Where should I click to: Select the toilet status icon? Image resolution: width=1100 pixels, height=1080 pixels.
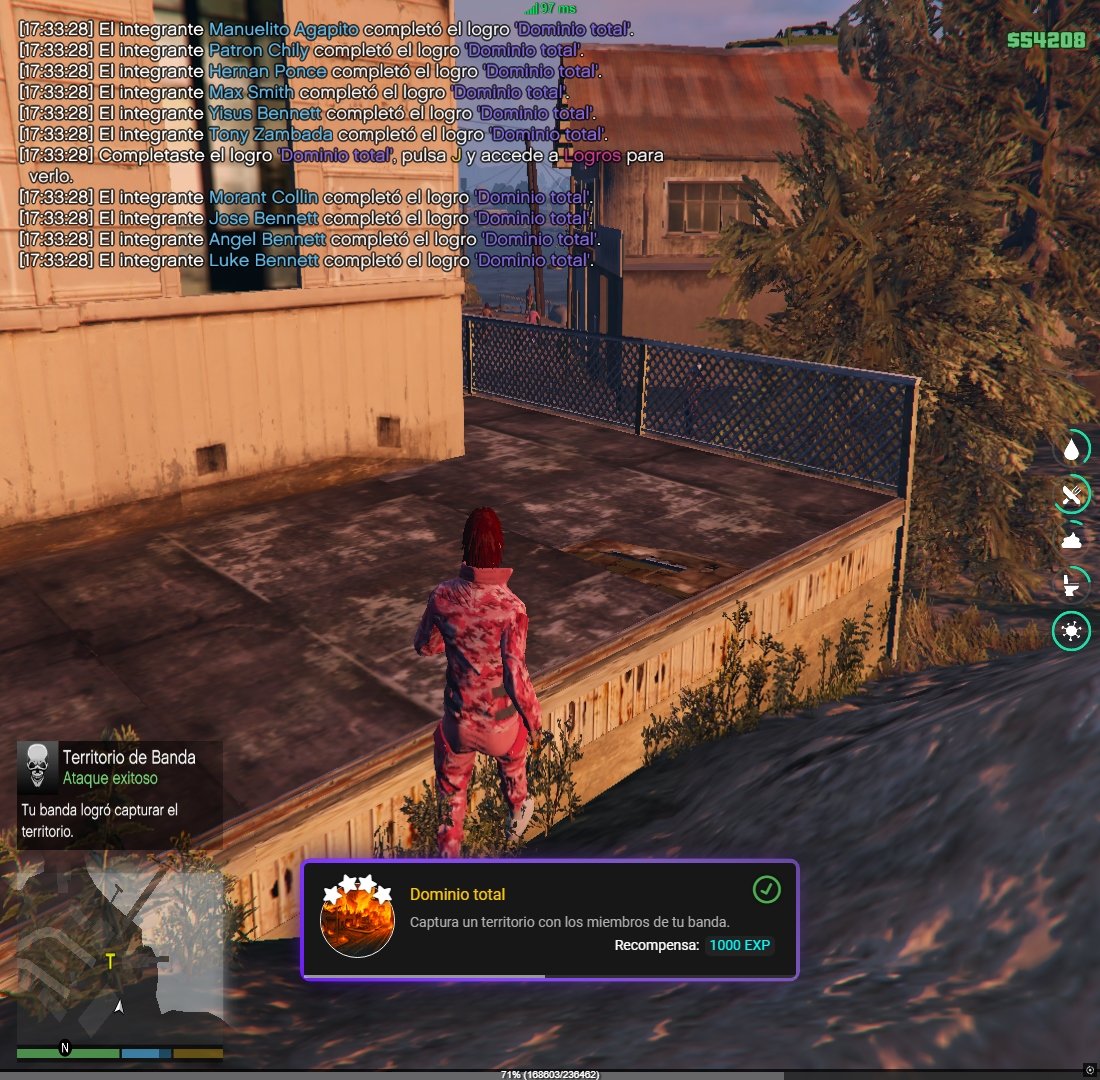[x=1072, y=584]
